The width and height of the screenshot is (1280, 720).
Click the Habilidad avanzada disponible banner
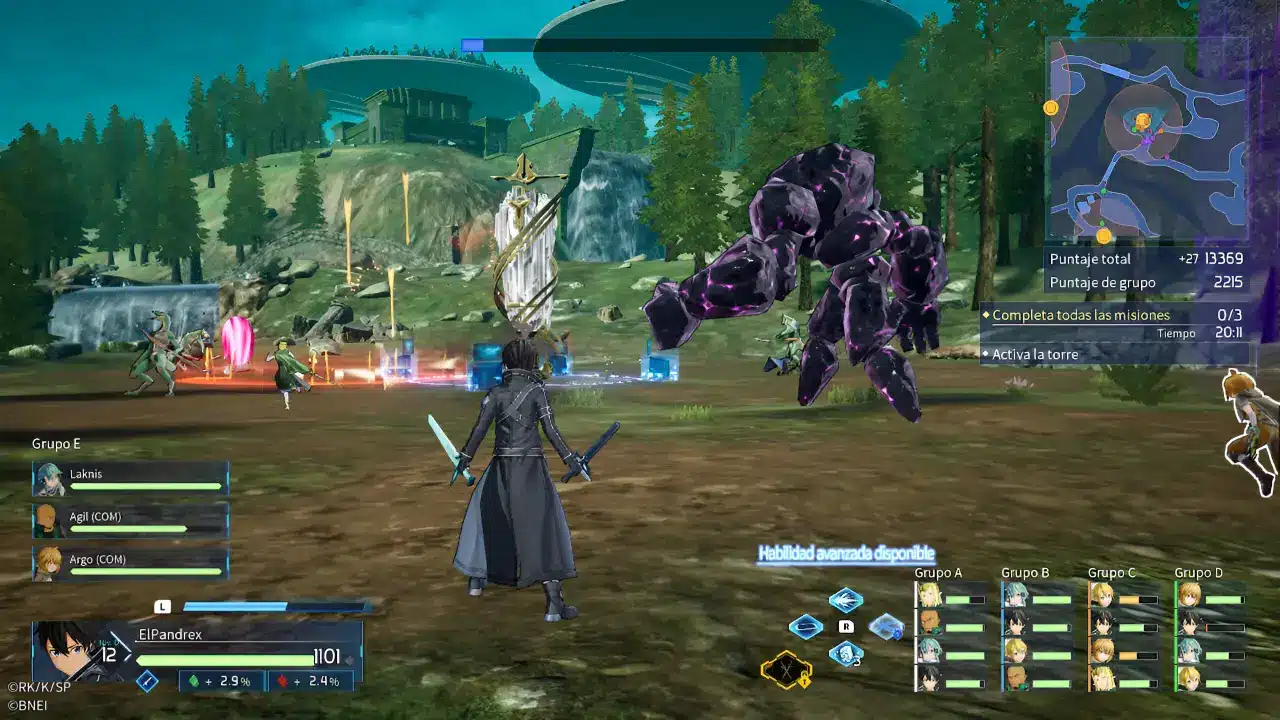845,551
